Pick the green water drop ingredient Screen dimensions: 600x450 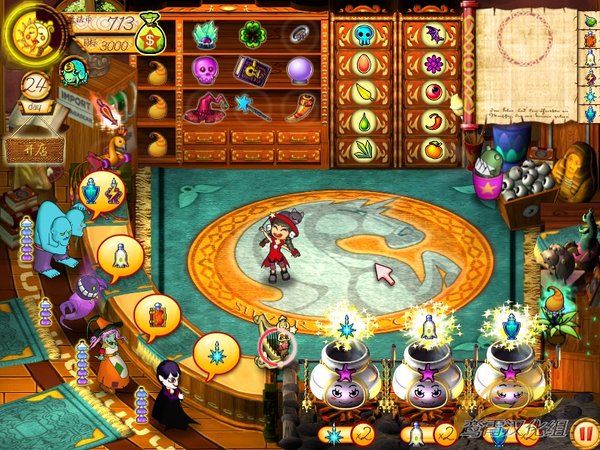362,122
